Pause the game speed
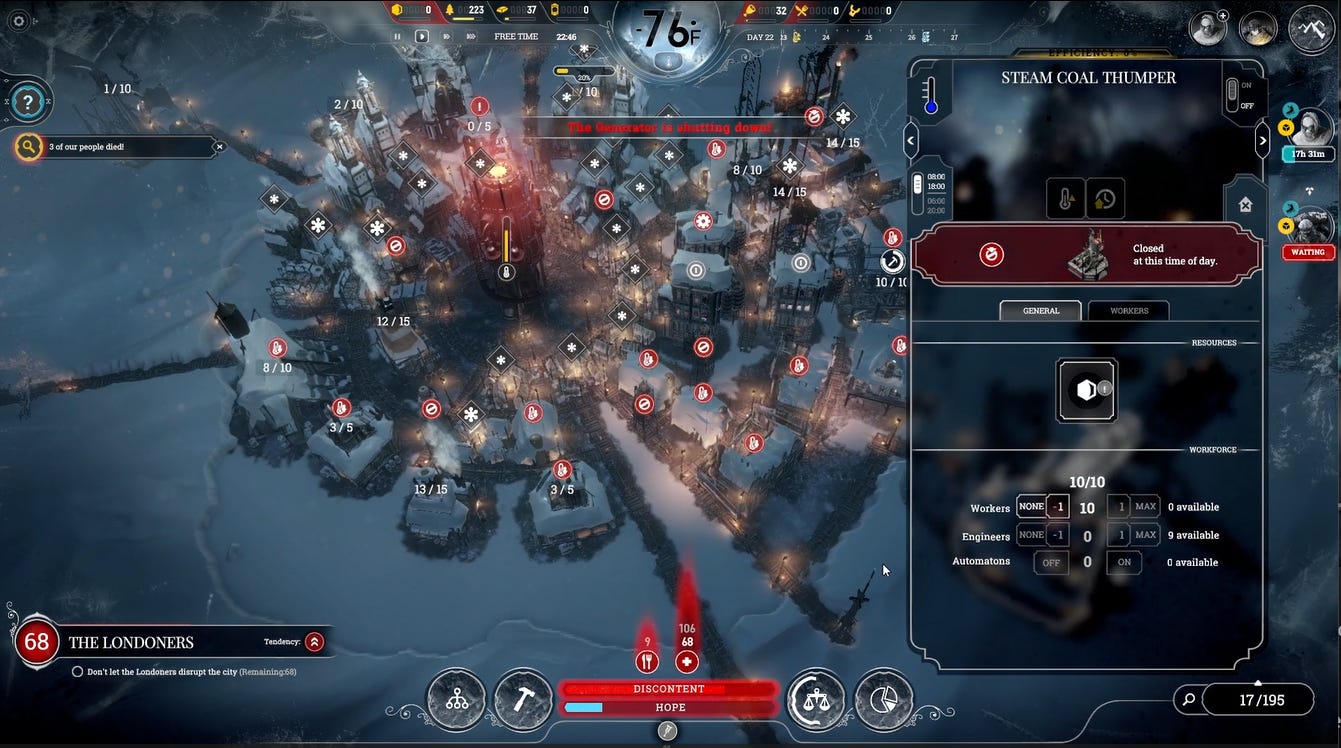The image size is (1341, 748). click(x=397, y=37)
